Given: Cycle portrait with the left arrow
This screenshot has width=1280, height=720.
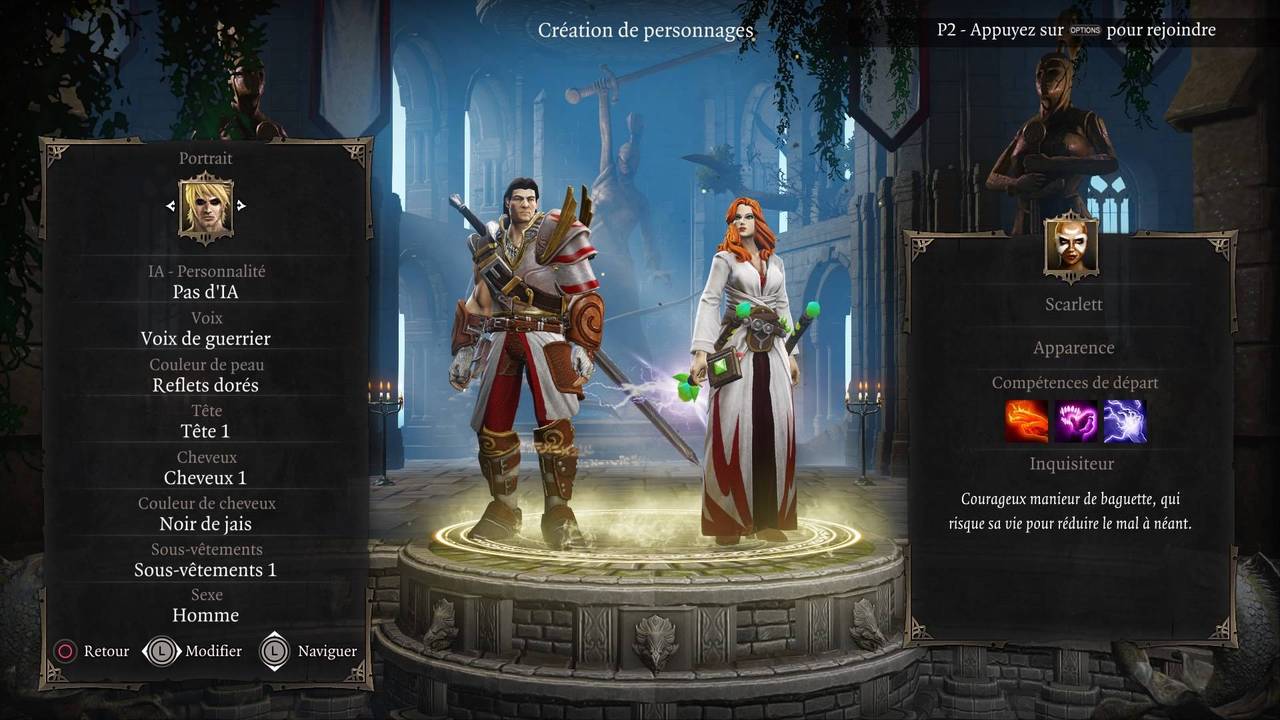Looking at the screenshot, I should (171, 206).
